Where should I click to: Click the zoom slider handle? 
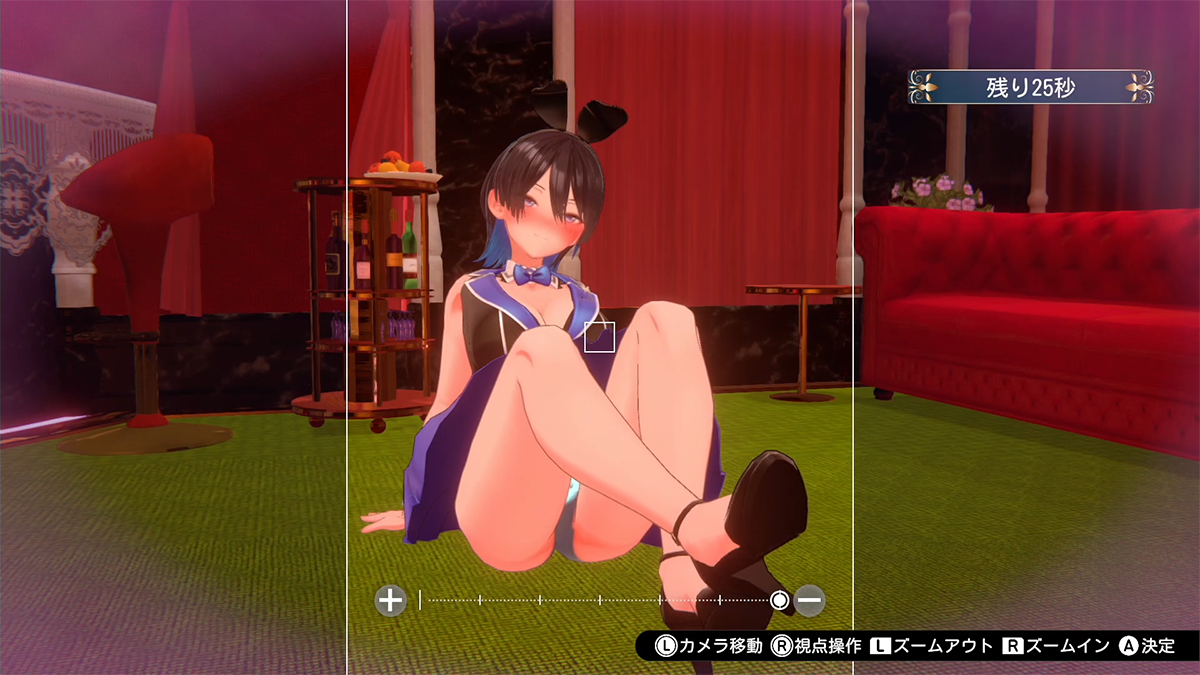coord(780,600)
